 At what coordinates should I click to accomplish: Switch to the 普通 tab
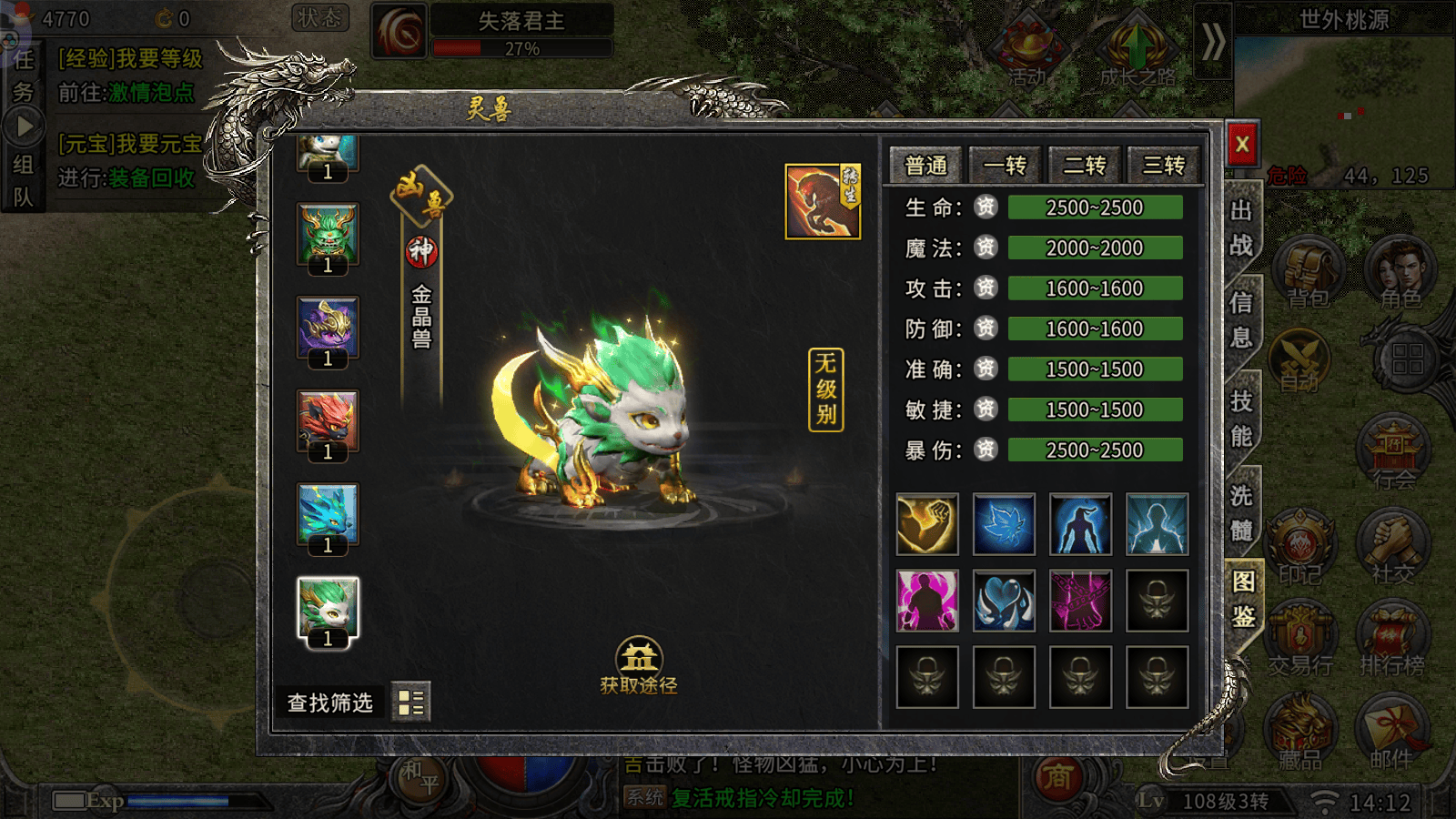click(926, 166)
